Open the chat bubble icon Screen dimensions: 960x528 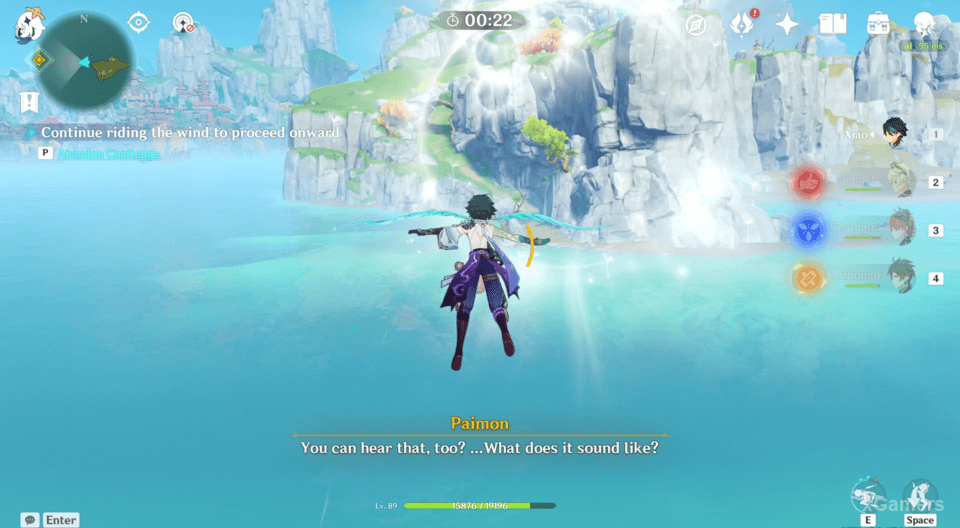(x=30, y=520)
